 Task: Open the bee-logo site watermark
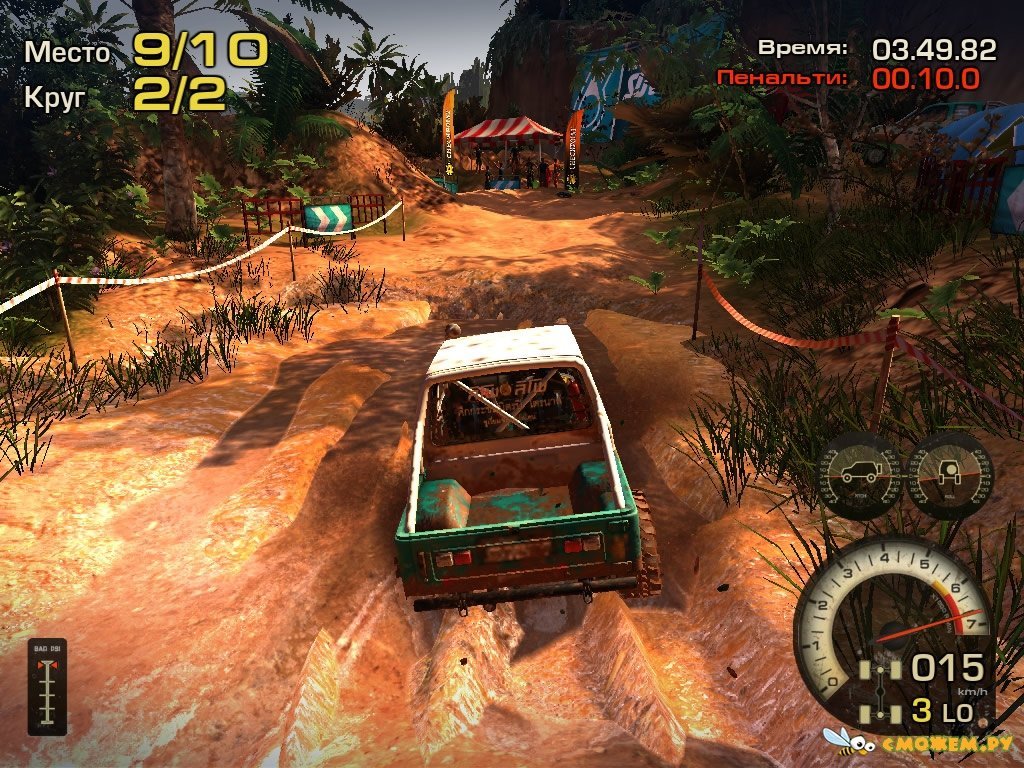(918, 744)
